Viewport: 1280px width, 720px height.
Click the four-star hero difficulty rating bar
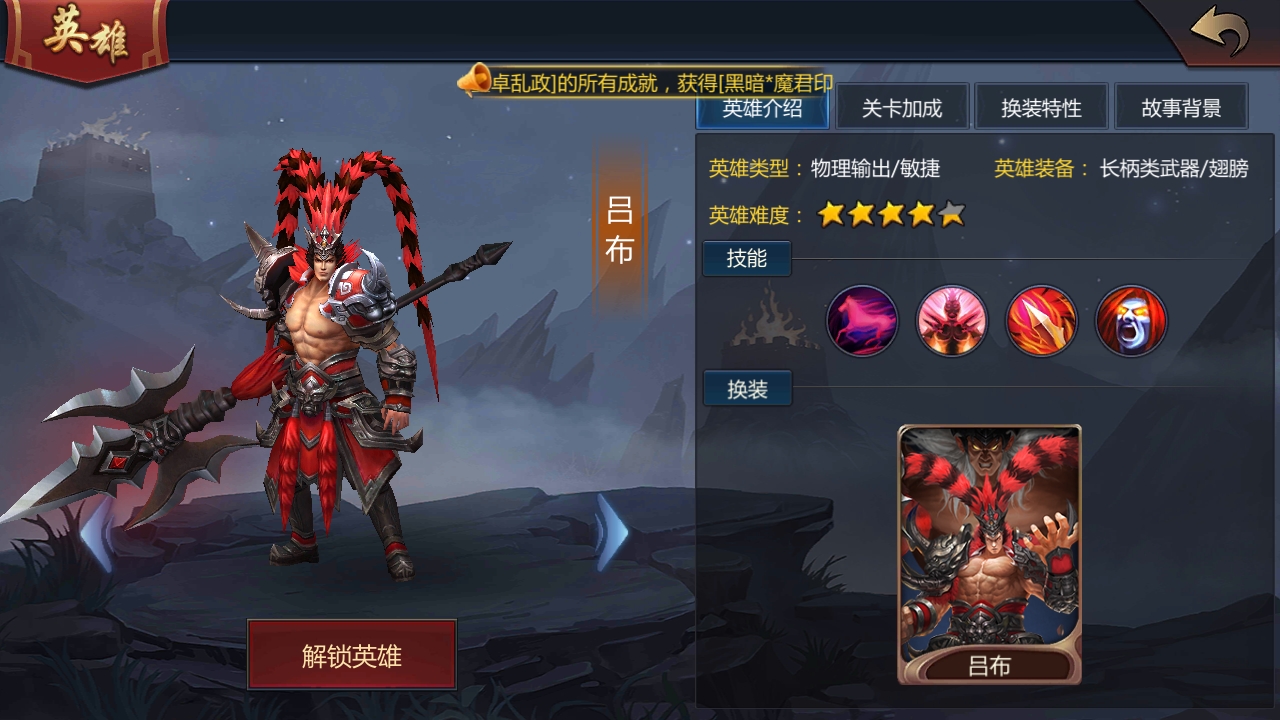[890, 214]
